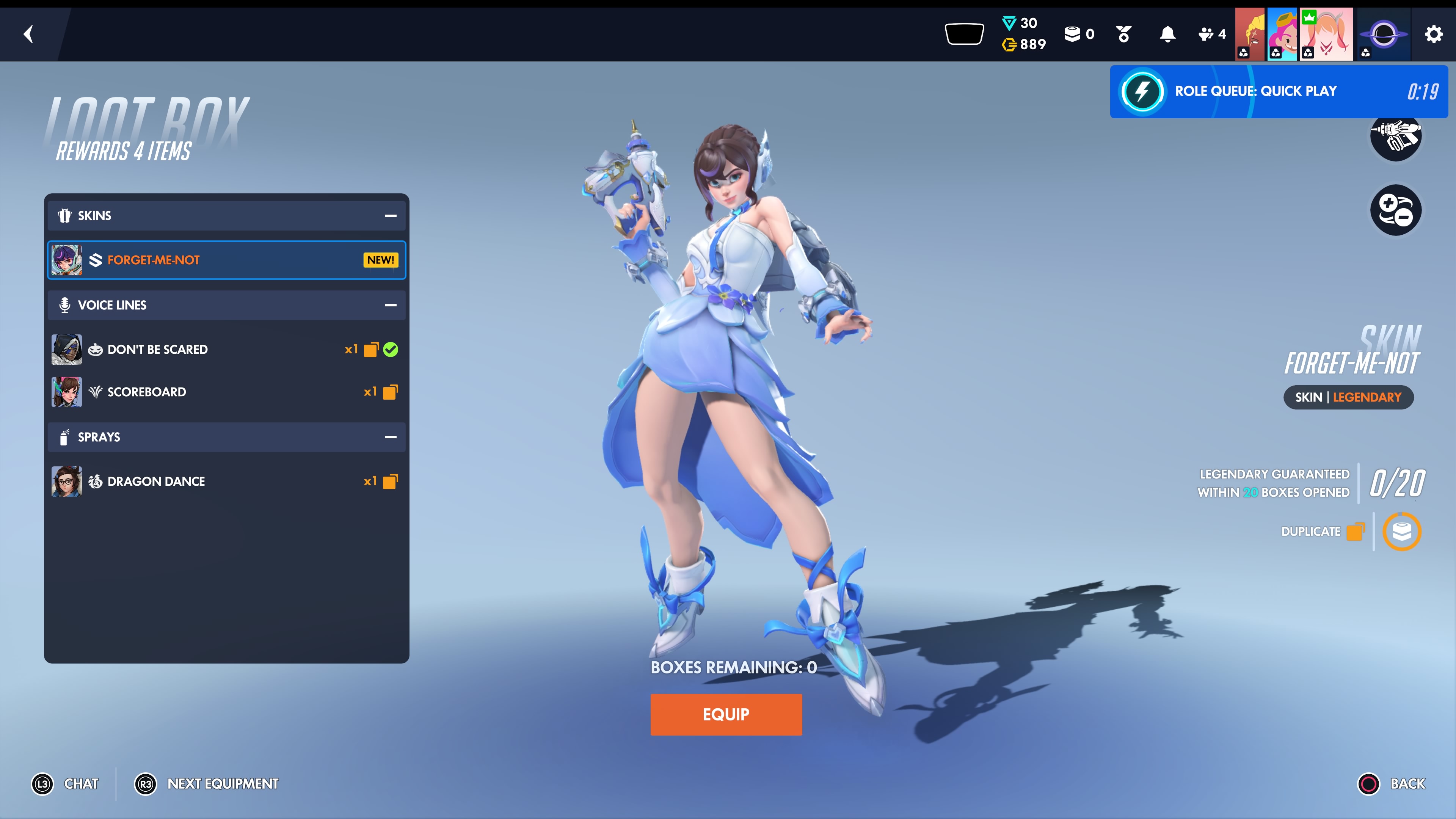This screenshot has height=819, width=1456.
Task: Select the pink-haired crowned group member portrait
Action: pos(1326,35)
